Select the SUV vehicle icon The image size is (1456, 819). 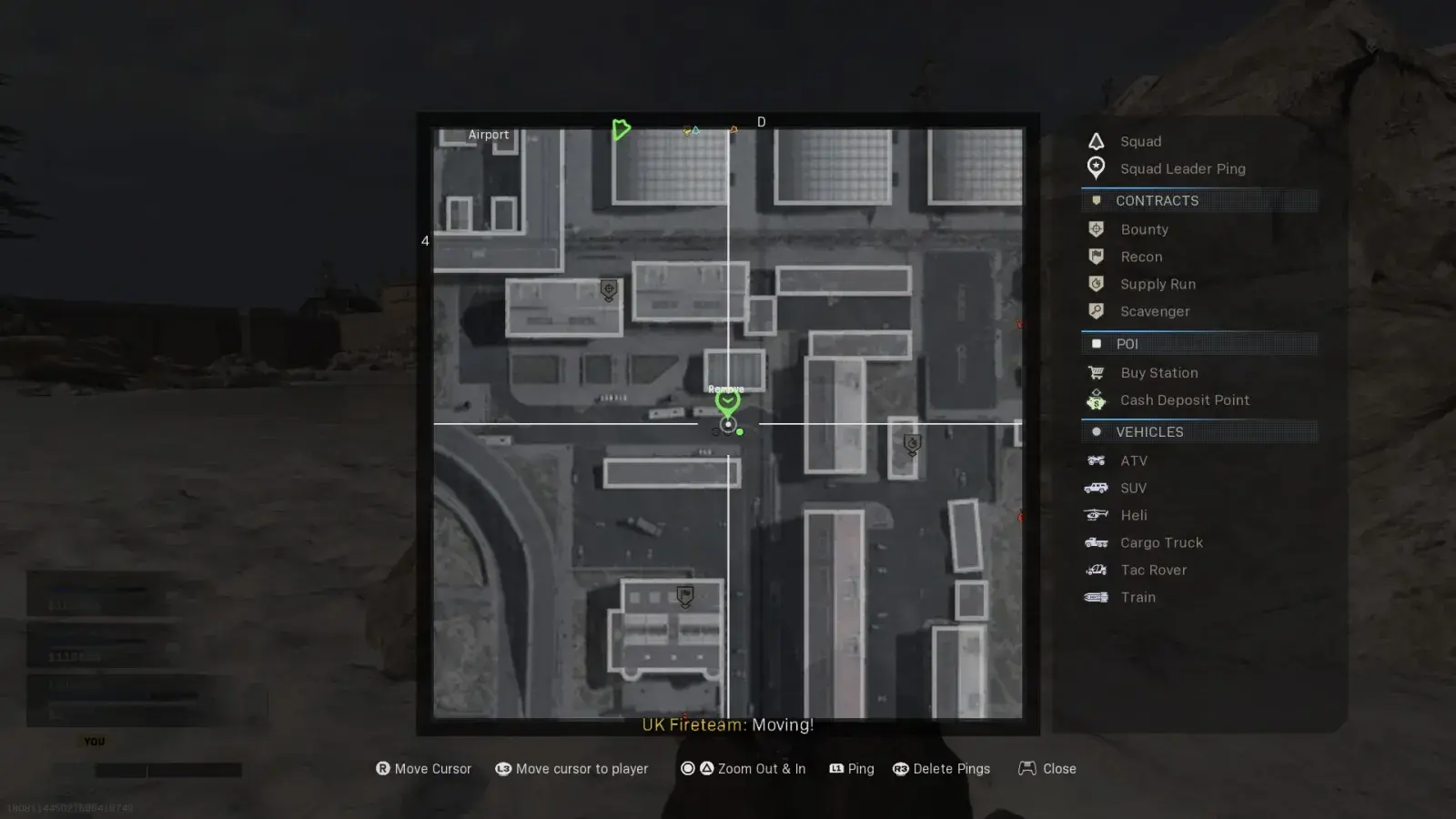pyautogui.click(x=1096, y=488)
